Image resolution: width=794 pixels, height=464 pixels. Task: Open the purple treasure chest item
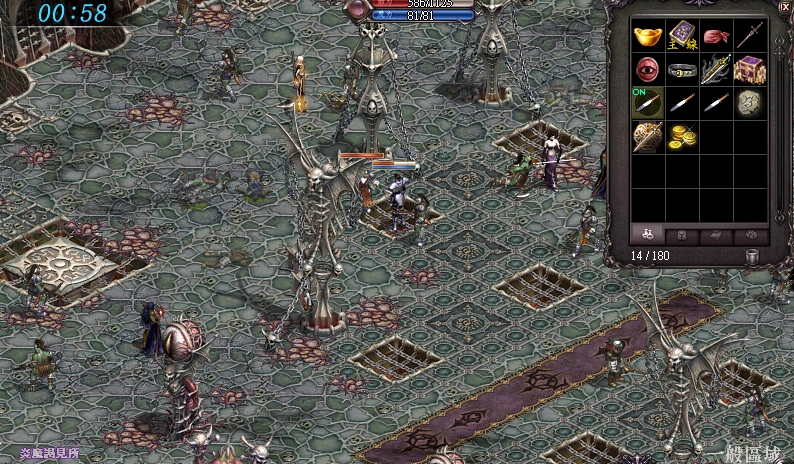749,70
